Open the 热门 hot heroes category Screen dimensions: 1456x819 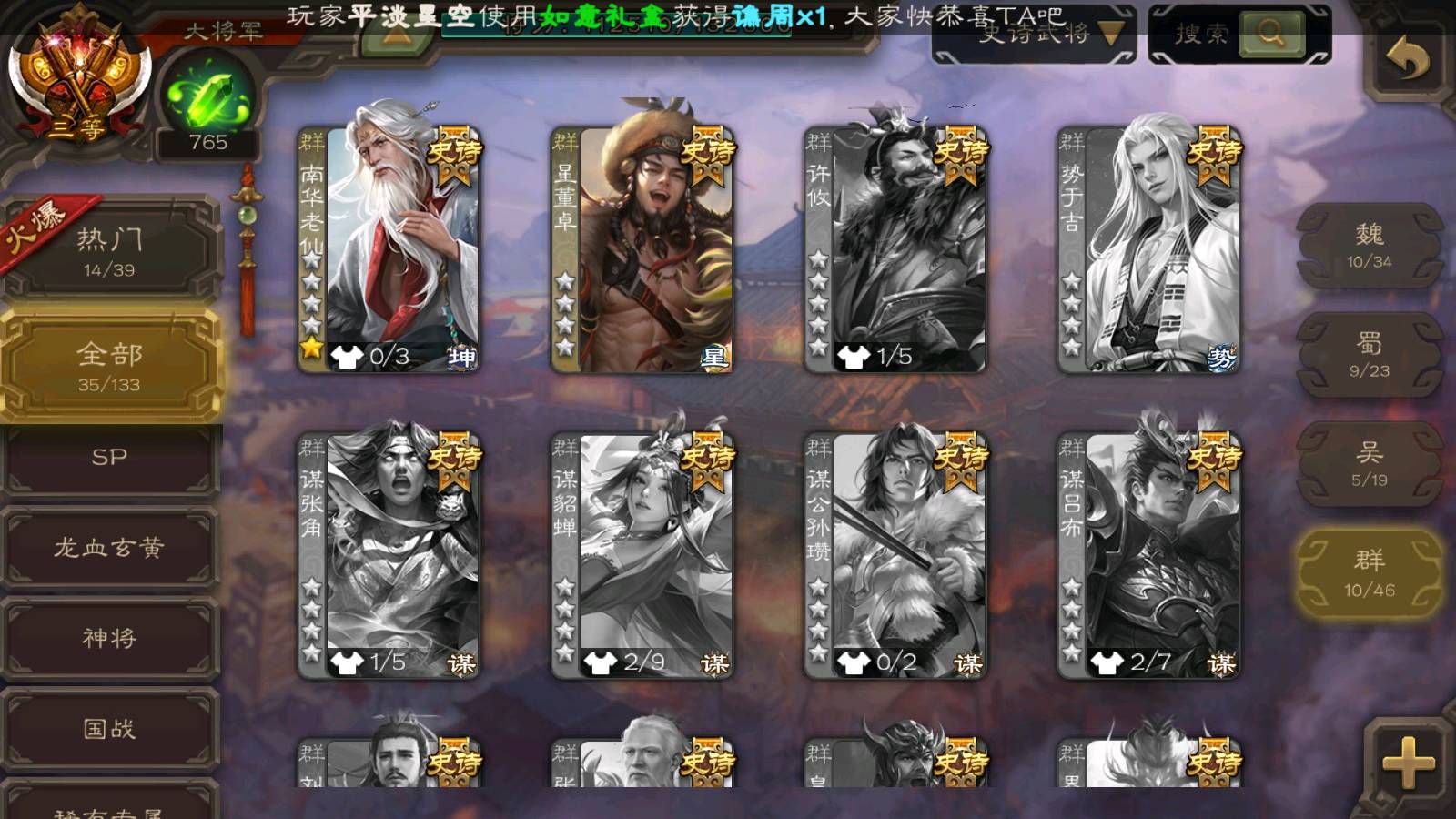click(x=109, y=250)
